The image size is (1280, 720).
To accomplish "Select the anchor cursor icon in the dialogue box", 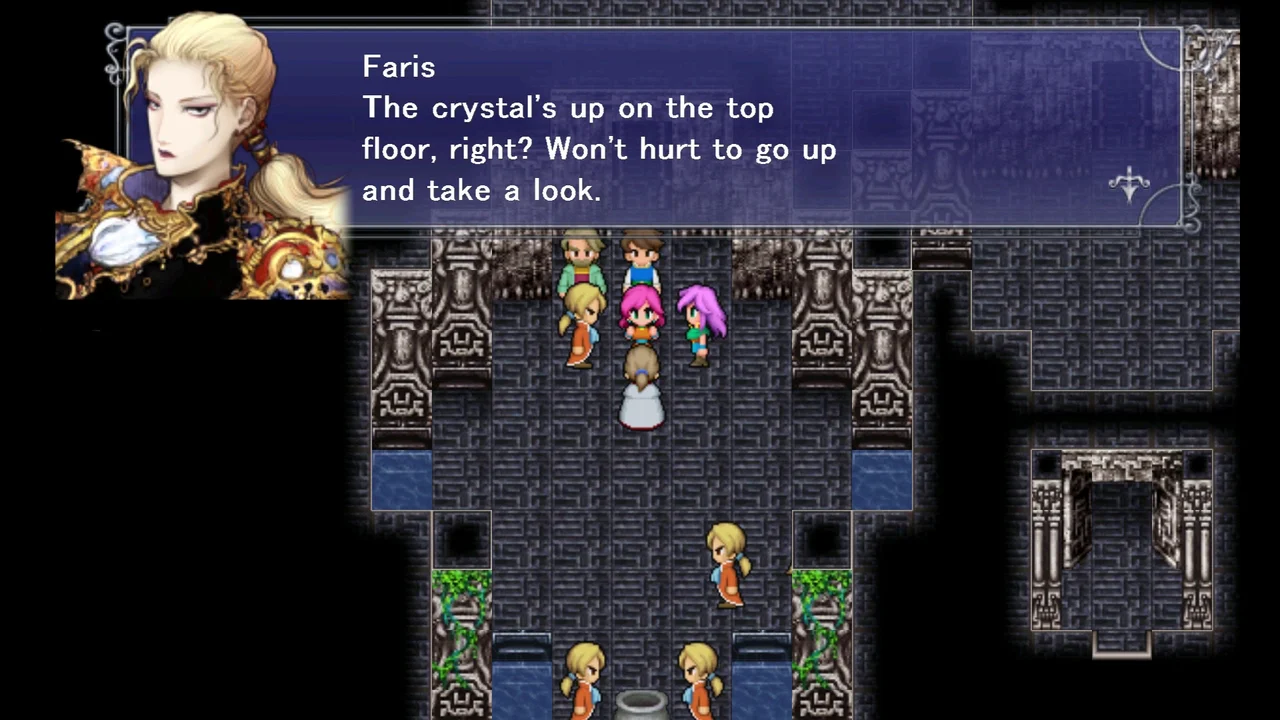I will (1128, 185).
